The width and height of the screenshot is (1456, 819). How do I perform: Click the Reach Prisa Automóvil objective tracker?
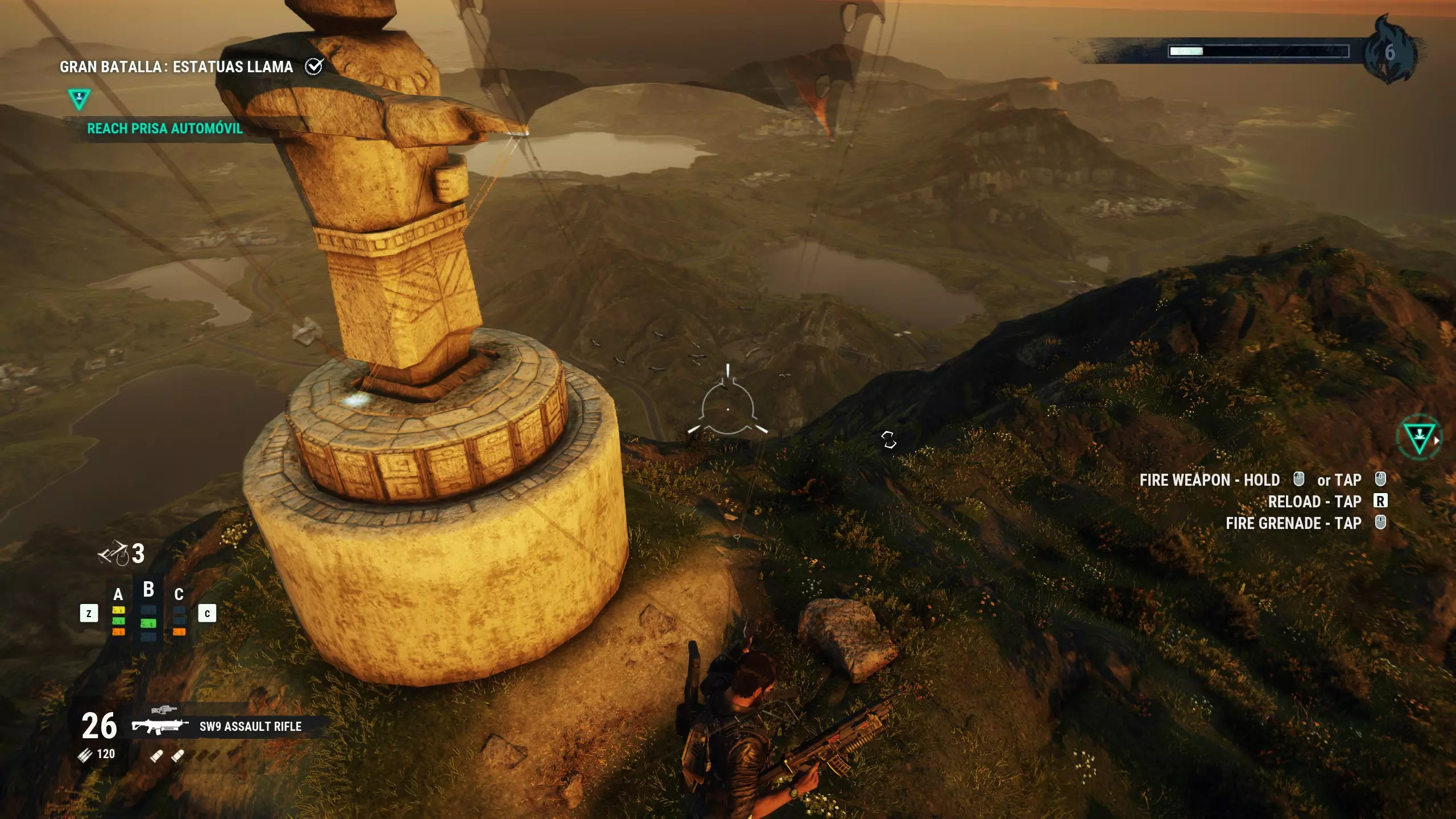tap(165, 129)
